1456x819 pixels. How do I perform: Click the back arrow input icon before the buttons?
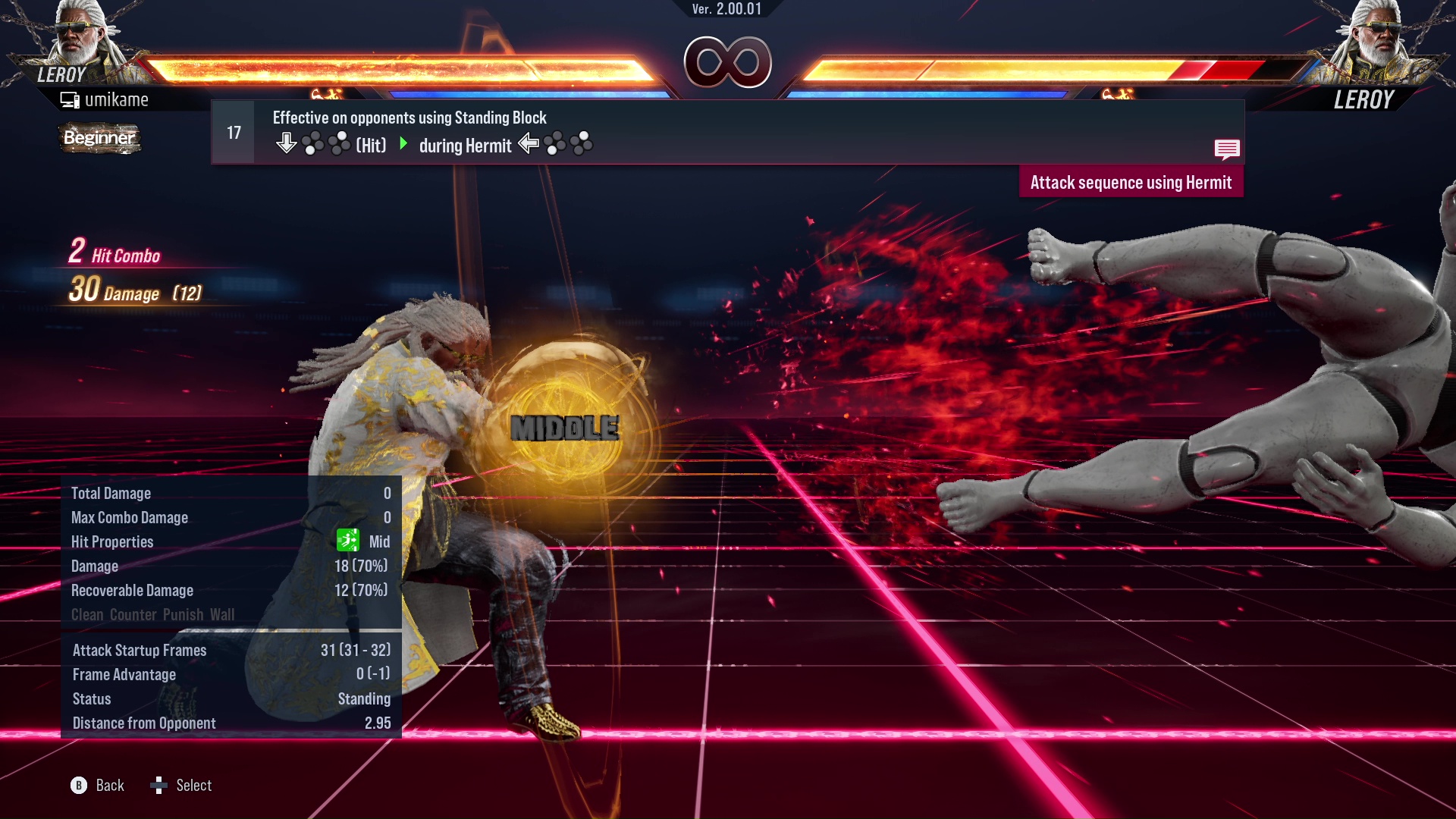coord(529,144)
